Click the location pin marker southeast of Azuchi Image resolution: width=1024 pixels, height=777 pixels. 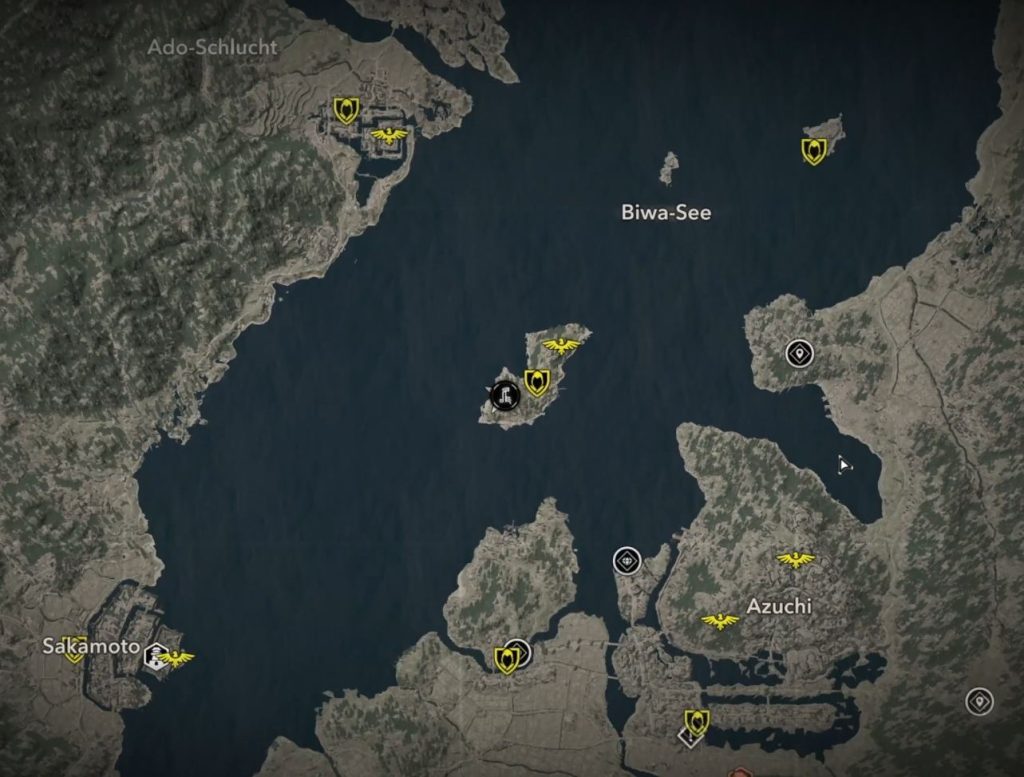(x=979, y=701)
